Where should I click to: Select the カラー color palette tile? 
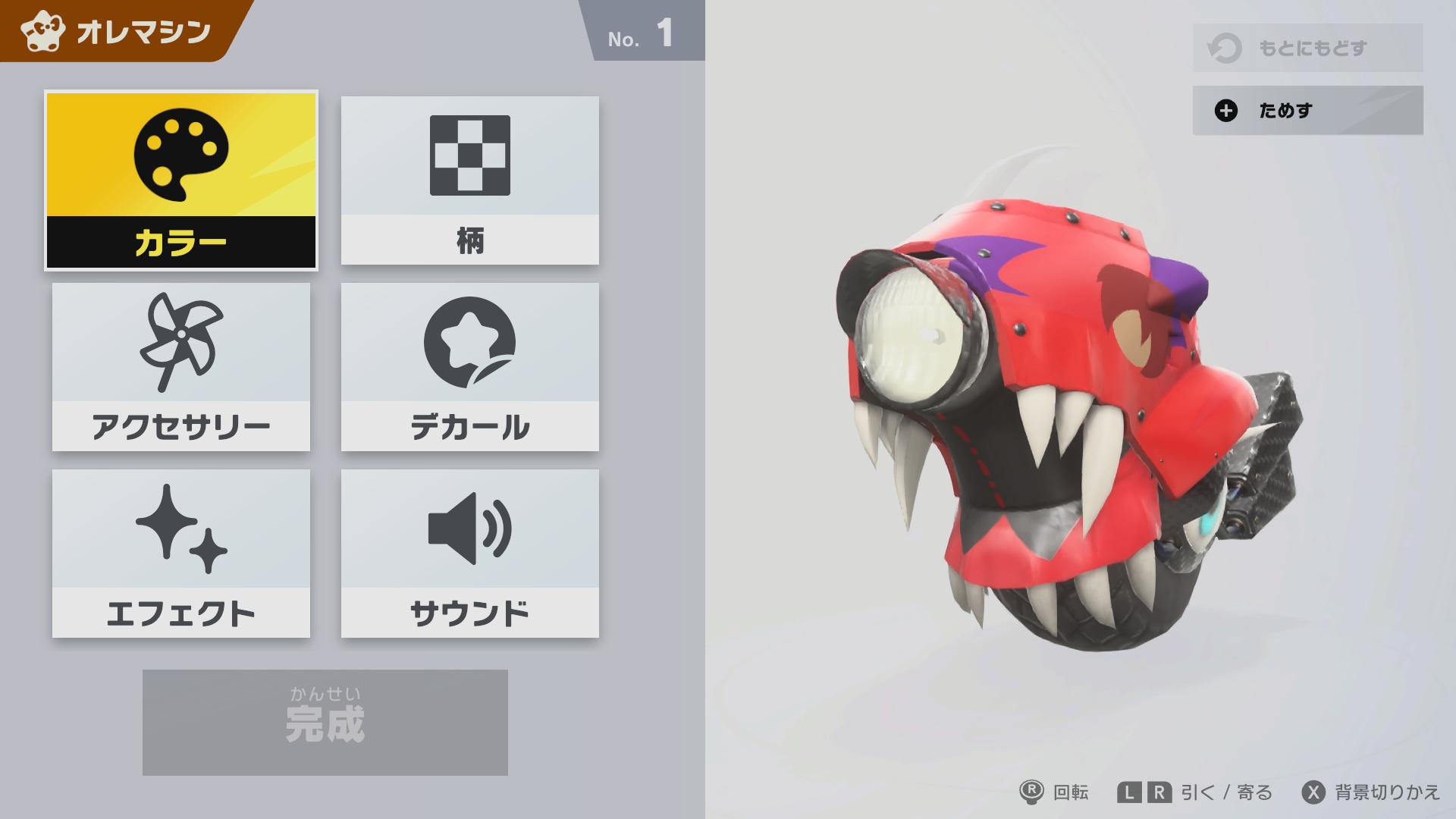181,180
